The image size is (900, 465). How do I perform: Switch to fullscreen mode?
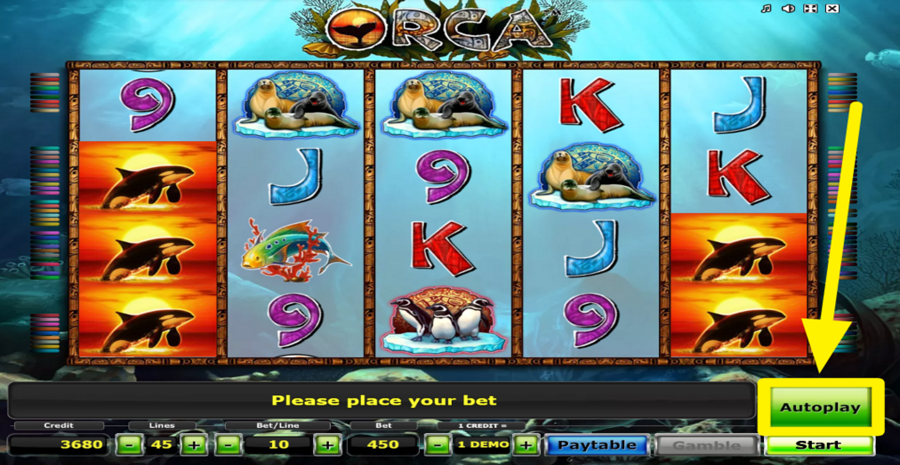811,9
